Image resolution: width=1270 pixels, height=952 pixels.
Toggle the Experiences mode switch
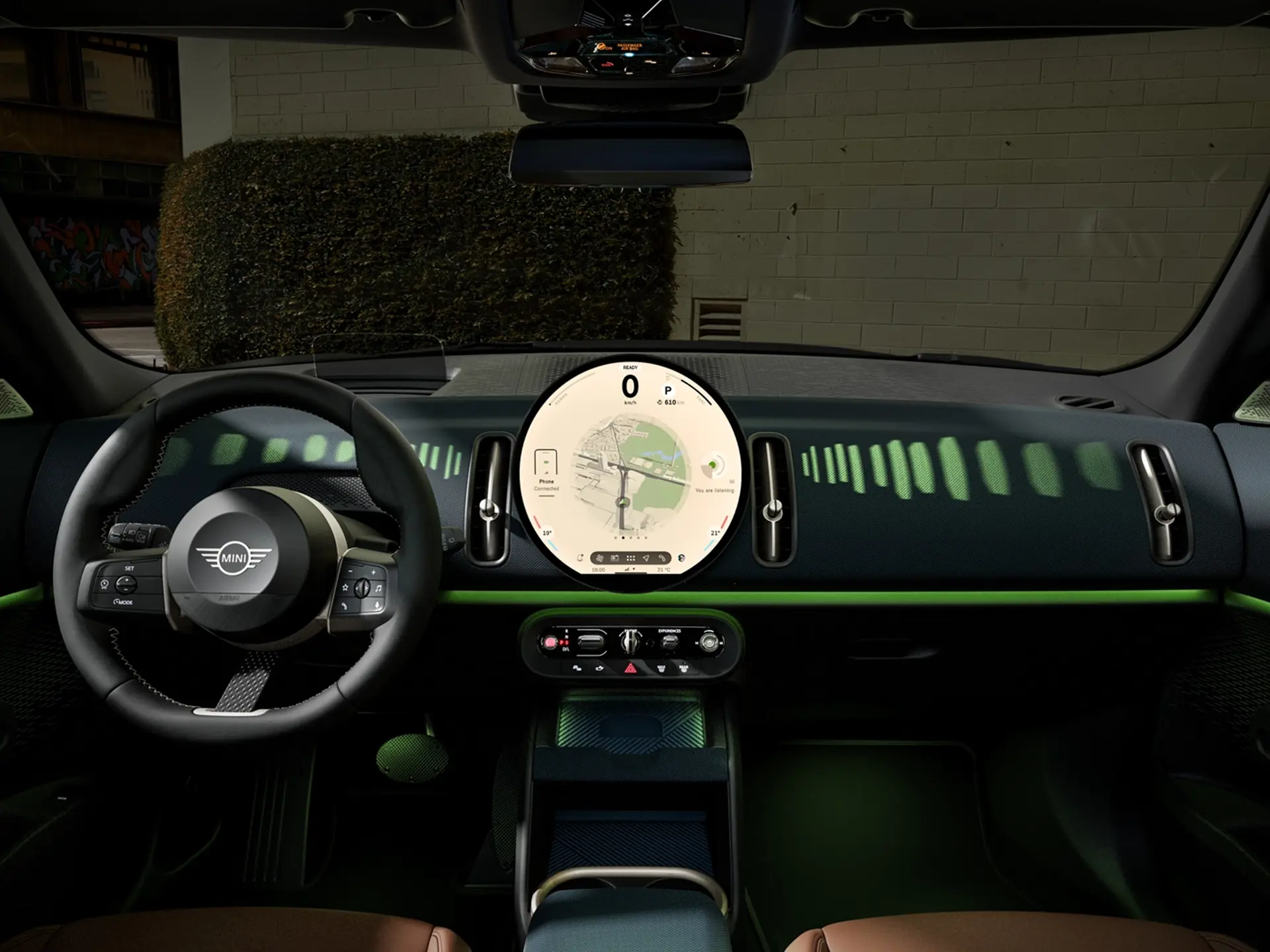pyautogui.click(x=670, y=641)
